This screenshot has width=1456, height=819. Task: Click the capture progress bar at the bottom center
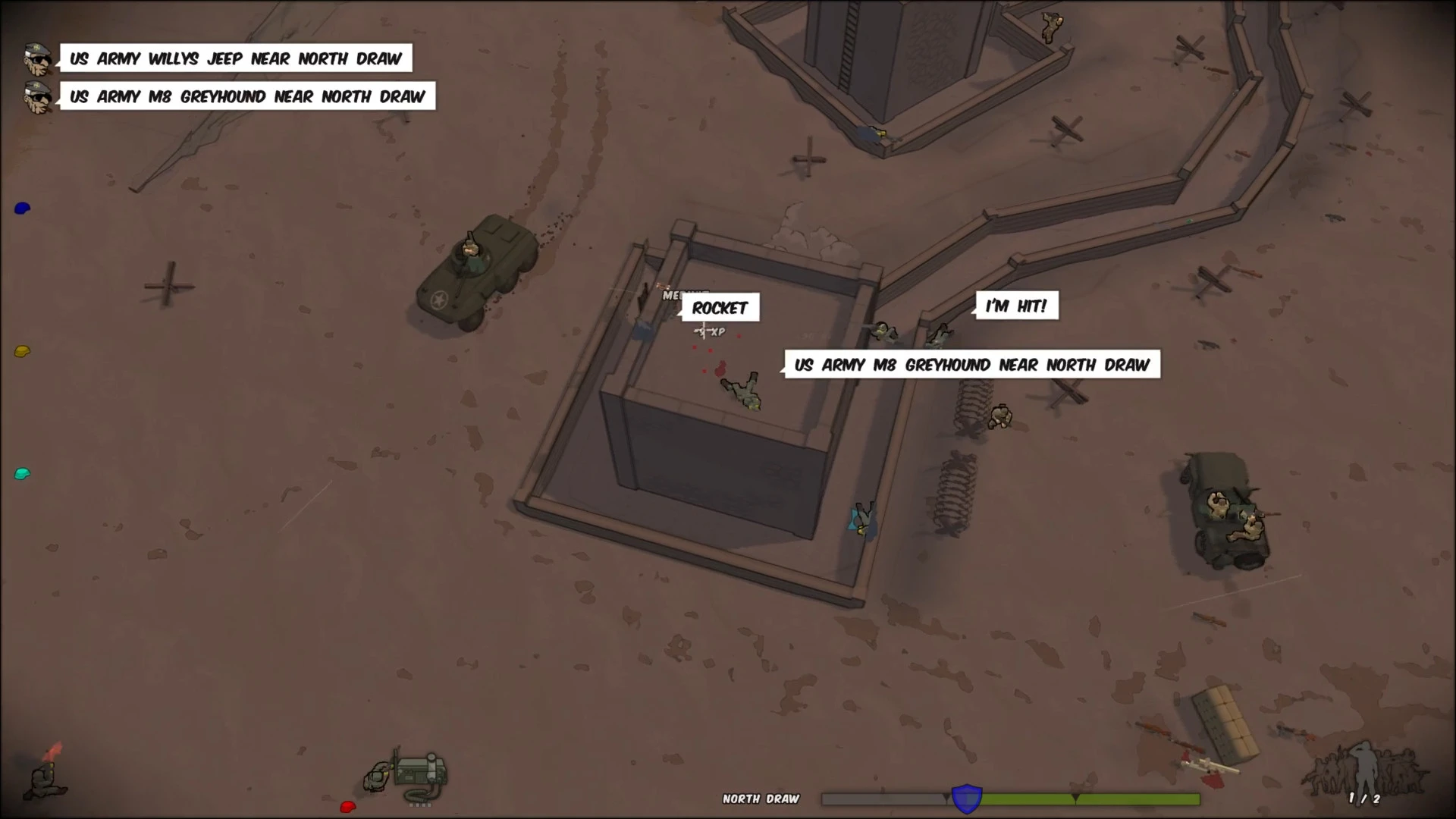[x=1009, y=798]
